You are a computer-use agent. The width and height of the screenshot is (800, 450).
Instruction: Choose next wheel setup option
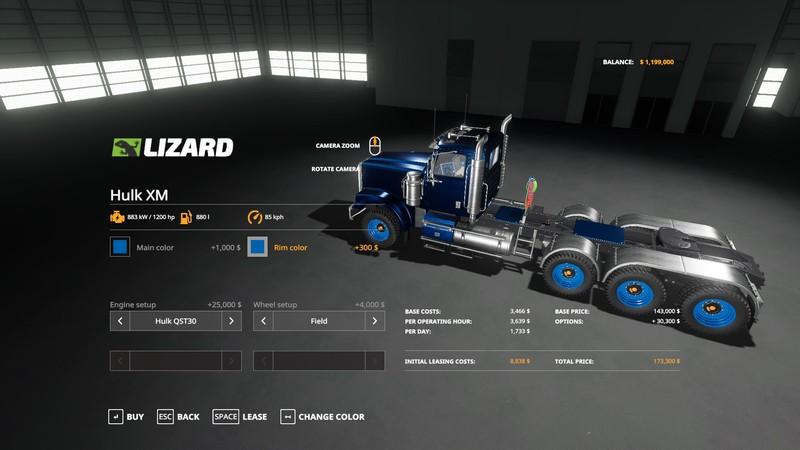click(375, 321)
